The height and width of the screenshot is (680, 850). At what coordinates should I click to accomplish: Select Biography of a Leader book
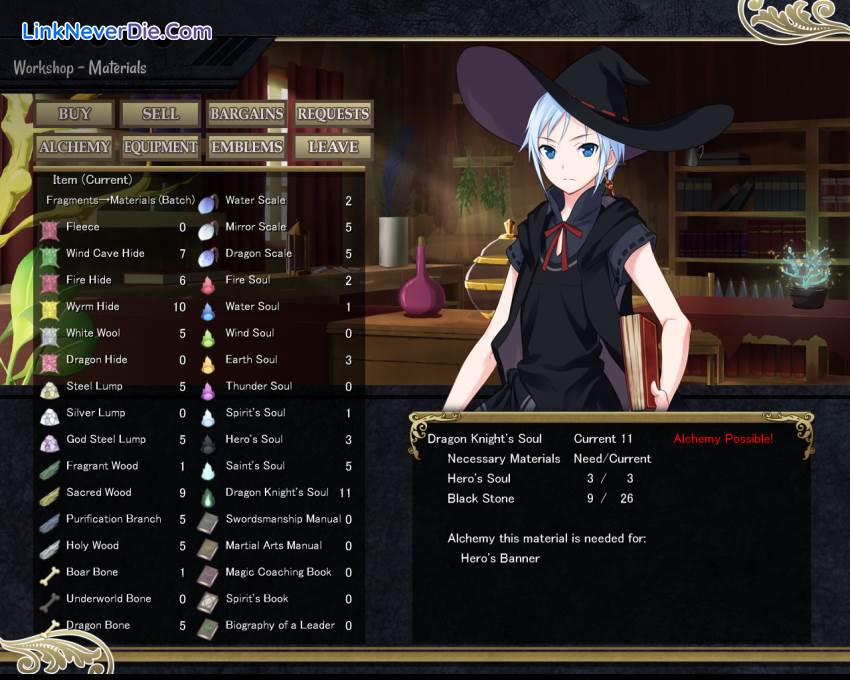tap(279, 626)
